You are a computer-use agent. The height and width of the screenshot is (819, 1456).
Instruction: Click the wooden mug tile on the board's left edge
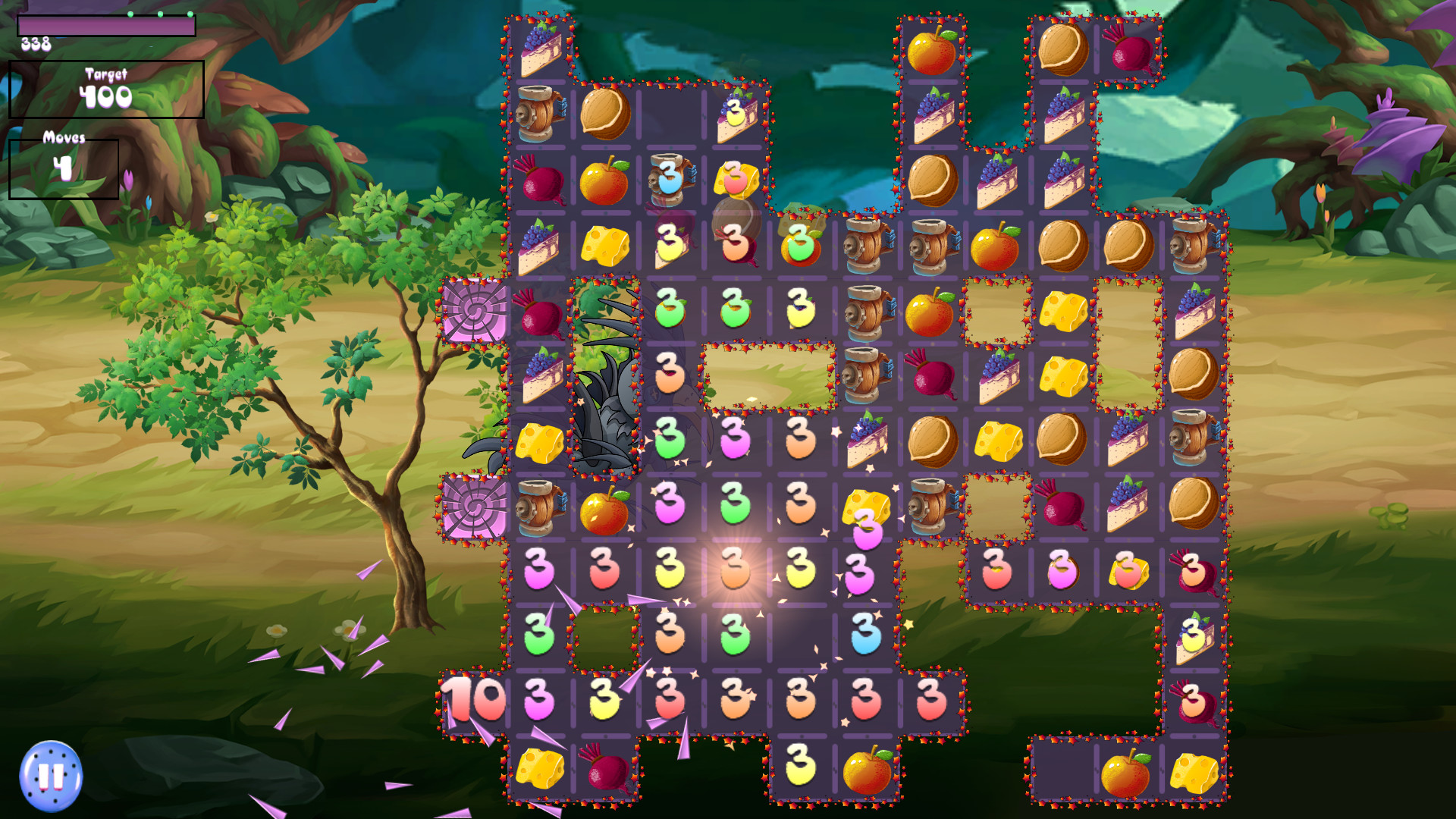[540, 114]
